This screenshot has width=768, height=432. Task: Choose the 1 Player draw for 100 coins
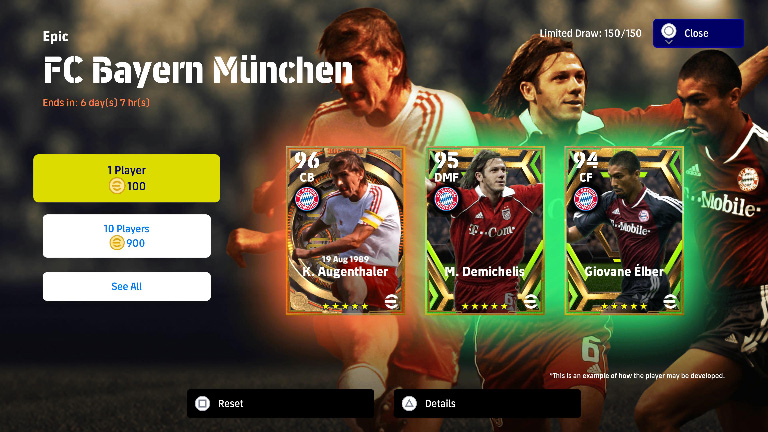pyautogui.click(x=126, y=178)
